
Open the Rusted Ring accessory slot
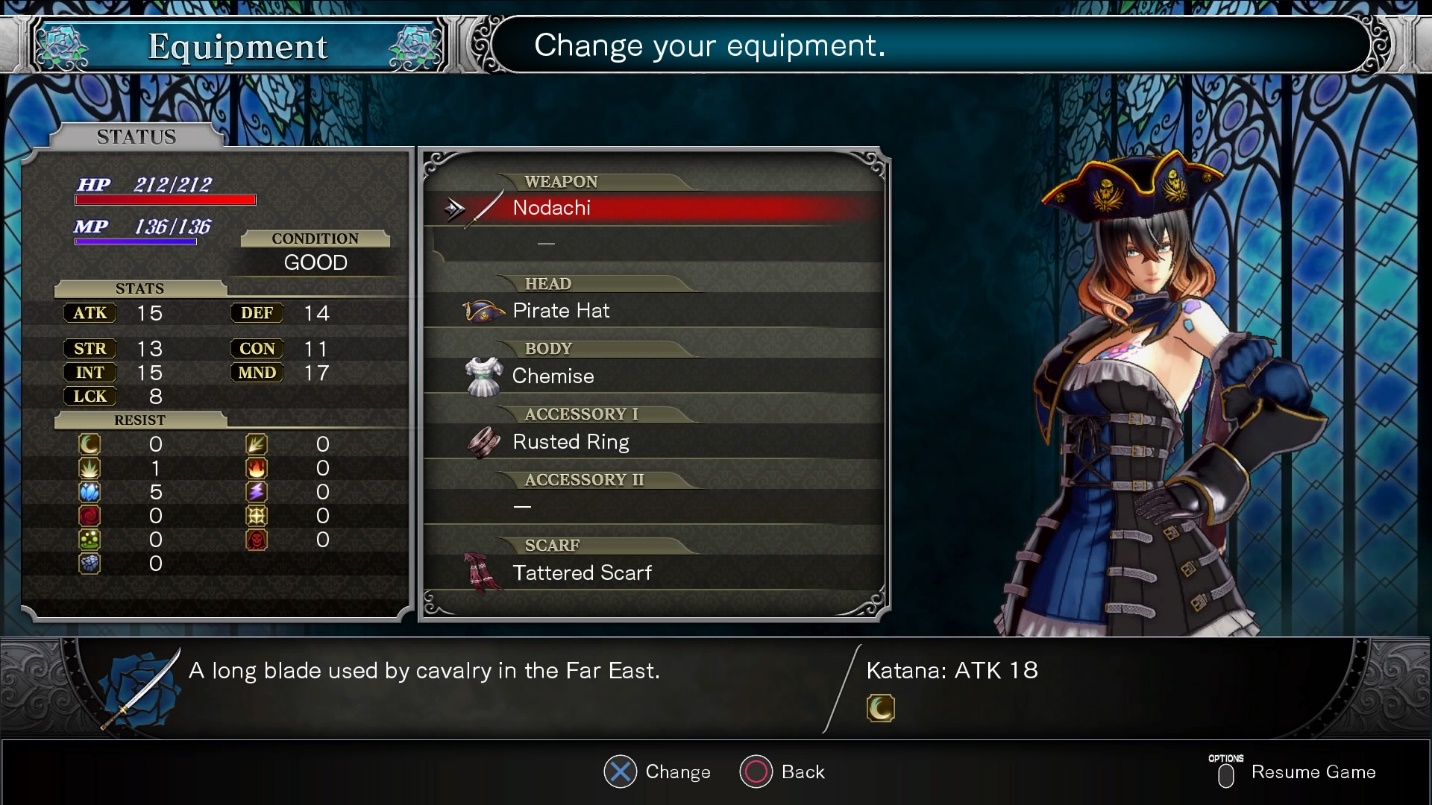point(571,442)
